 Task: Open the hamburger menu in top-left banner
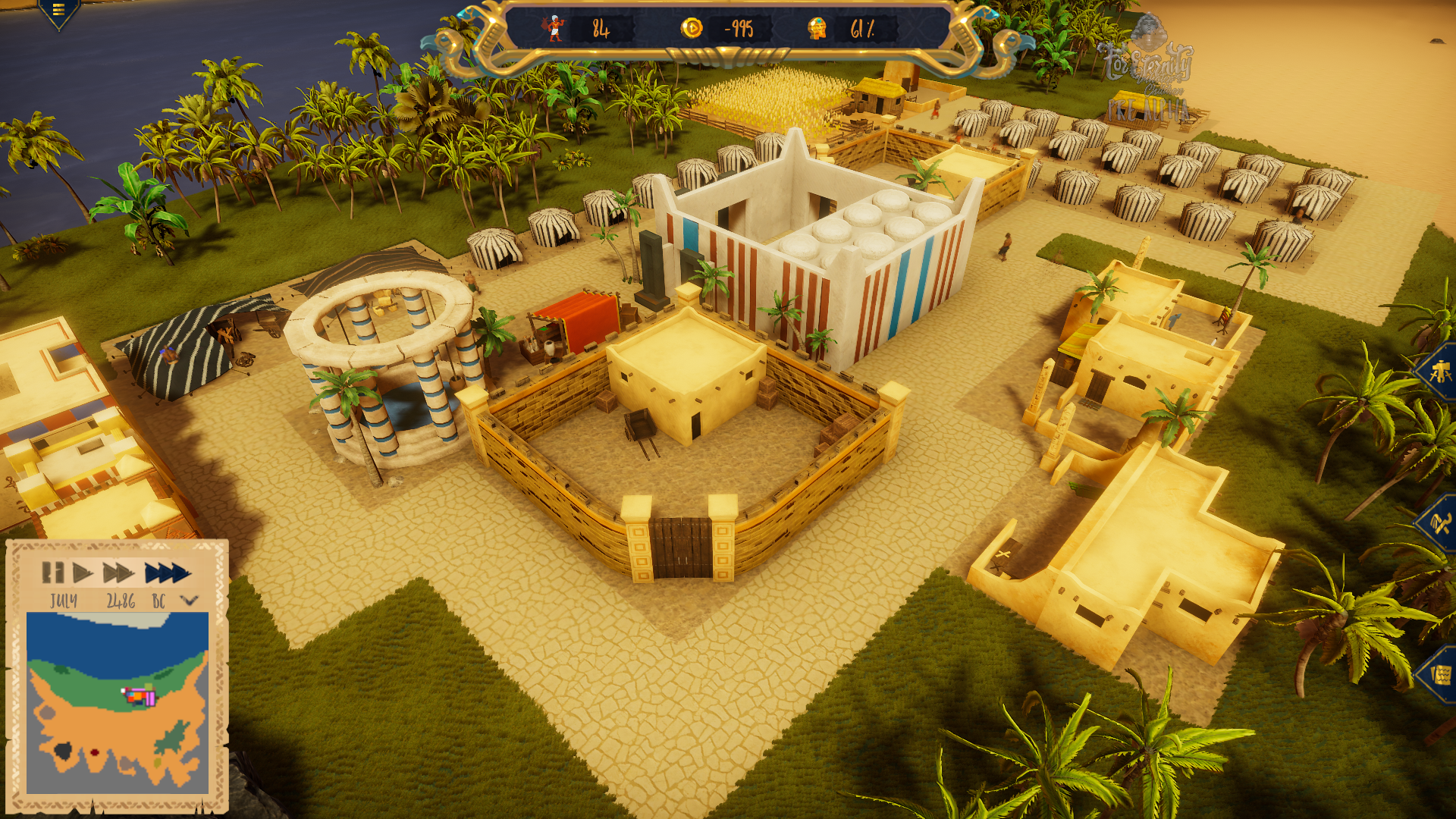58,11
